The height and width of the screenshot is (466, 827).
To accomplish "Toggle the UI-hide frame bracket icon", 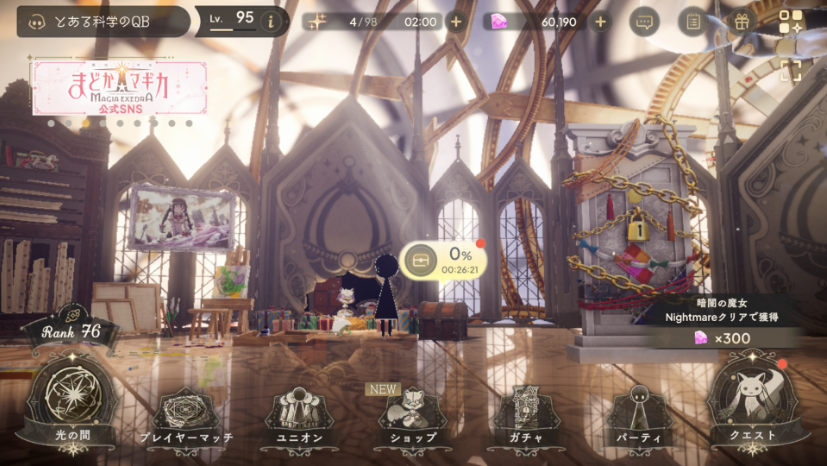I will 790,69.
